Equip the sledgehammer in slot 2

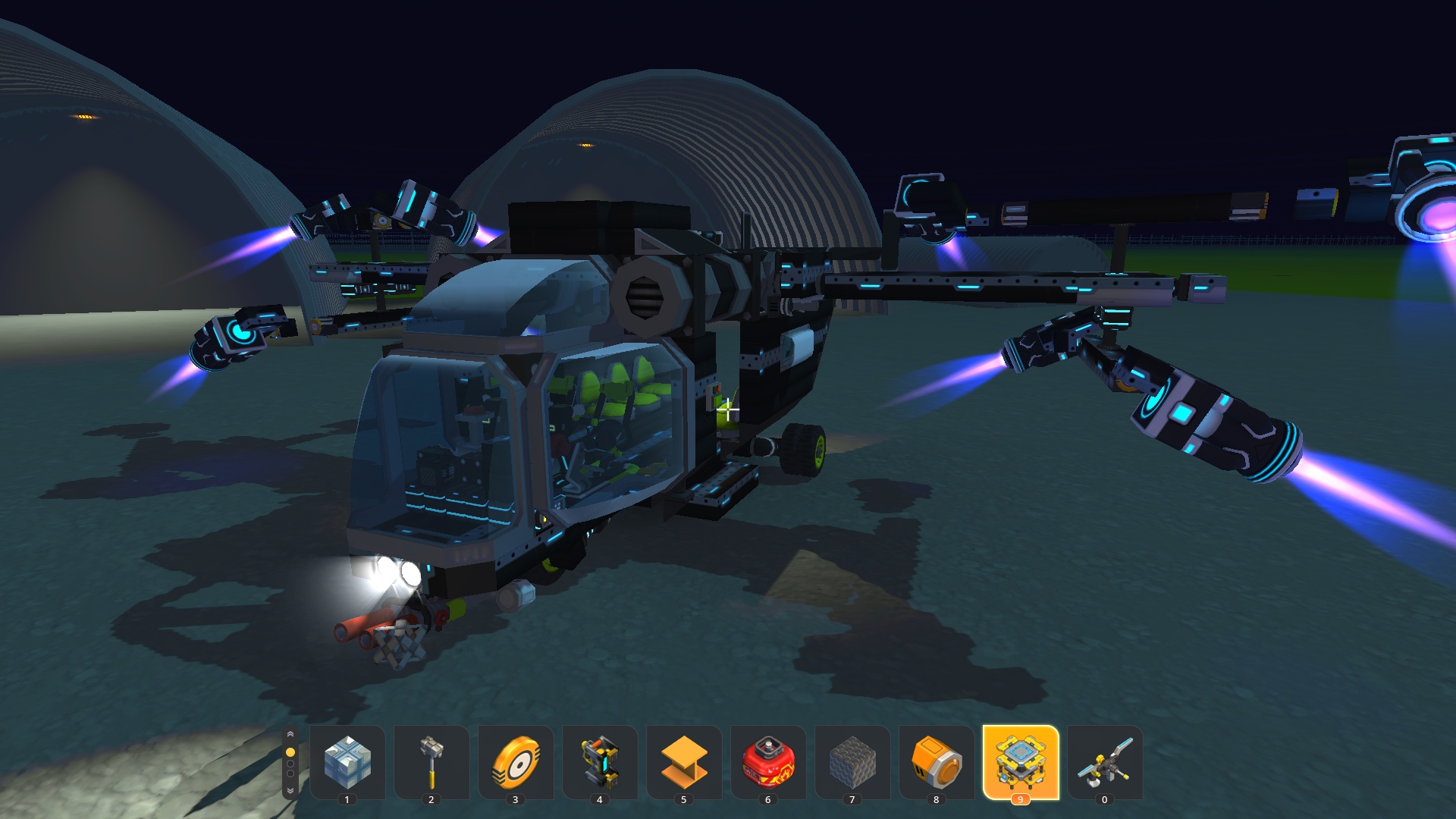(x=431, y=761)
